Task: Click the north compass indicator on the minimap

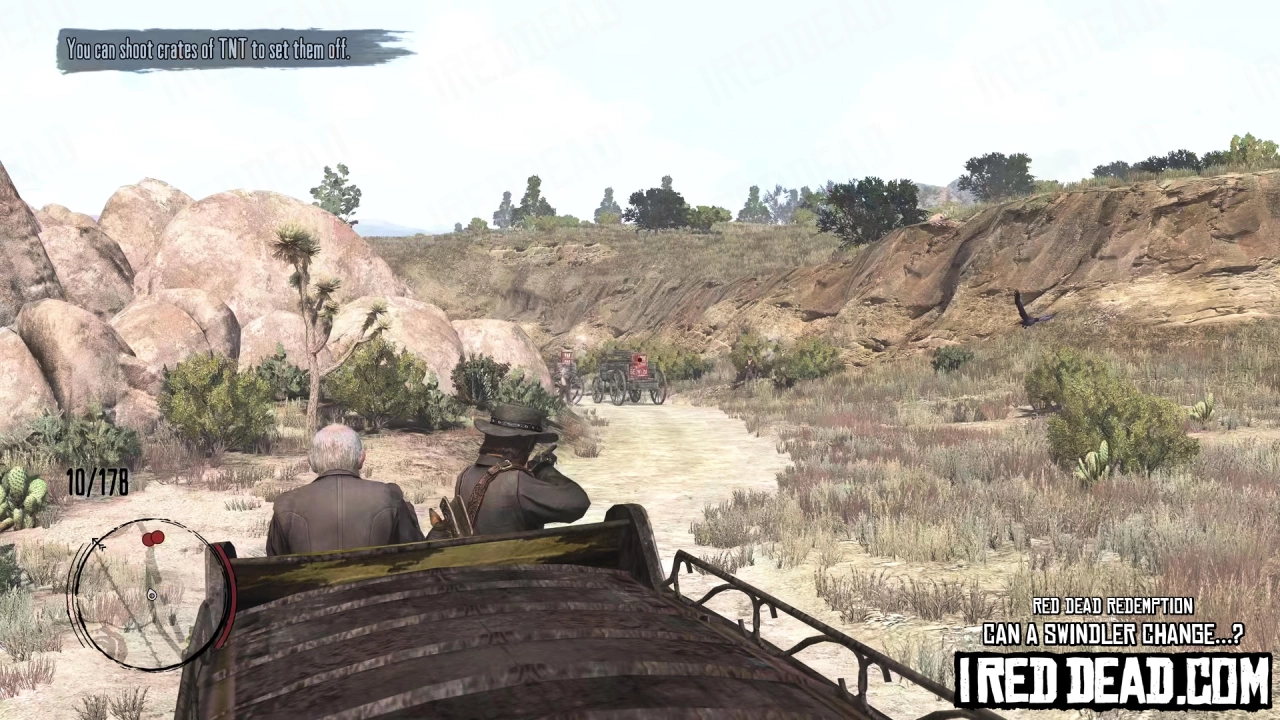Action: click(x=97, y=544)
